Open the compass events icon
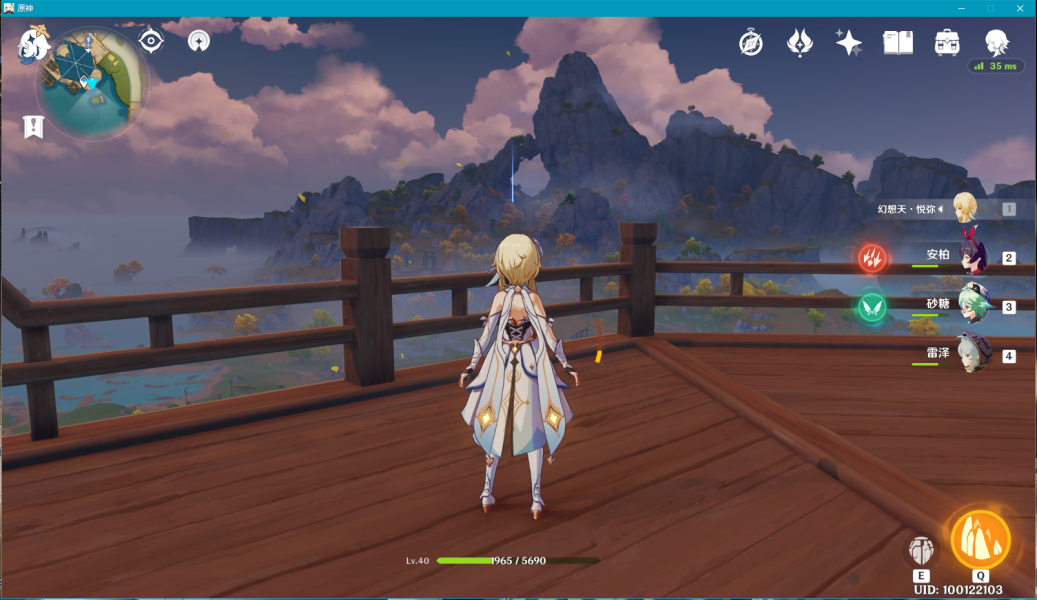Viewport: 1037px width, 600px height. (x=751, y=42)
